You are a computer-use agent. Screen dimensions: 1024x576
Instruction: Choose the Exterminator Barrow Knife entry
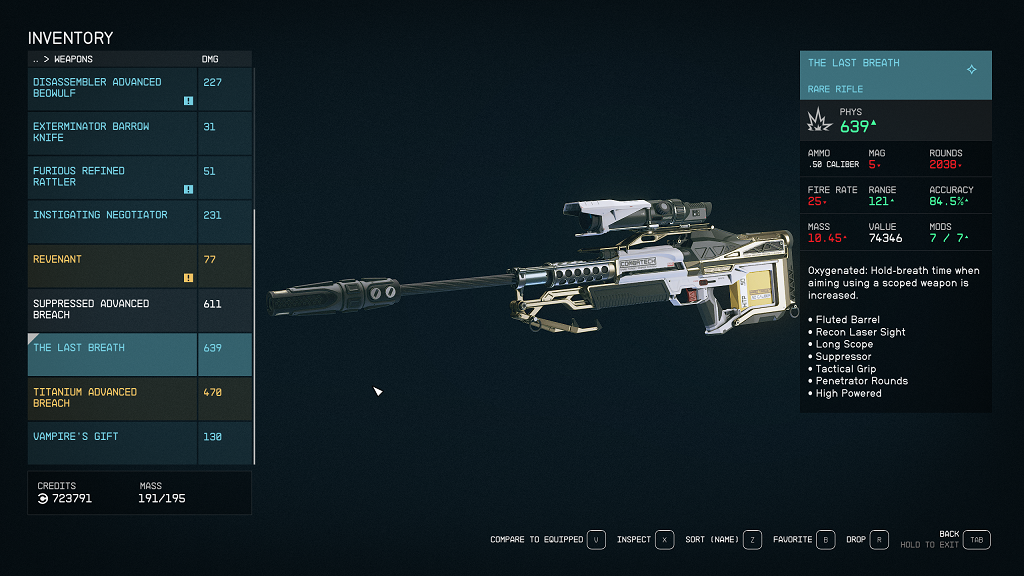112,132
